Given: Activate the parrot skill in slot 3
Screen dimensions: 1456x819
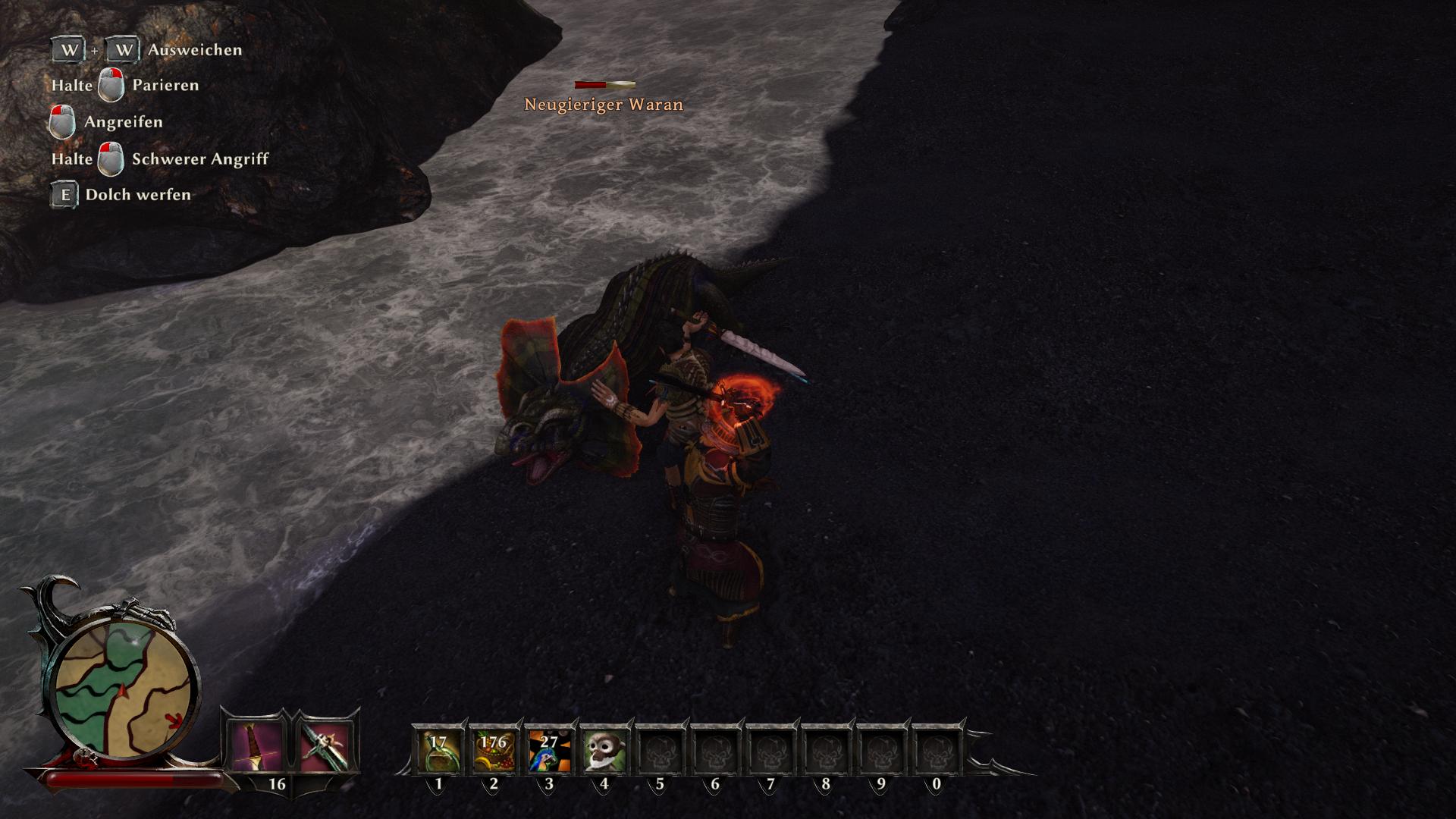Looking at the screenshot, I should [x=549, y=750].
